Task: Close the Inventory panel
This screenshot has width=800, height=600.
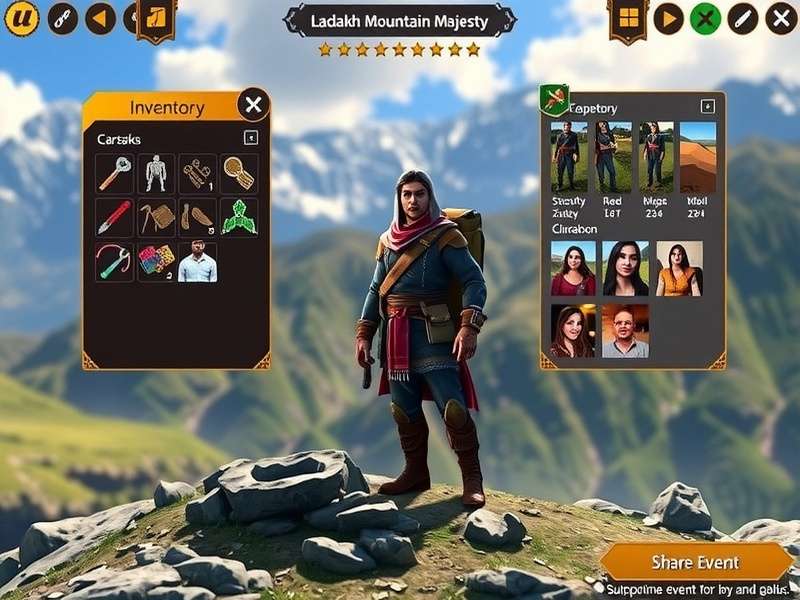Action: pos(254,104)
